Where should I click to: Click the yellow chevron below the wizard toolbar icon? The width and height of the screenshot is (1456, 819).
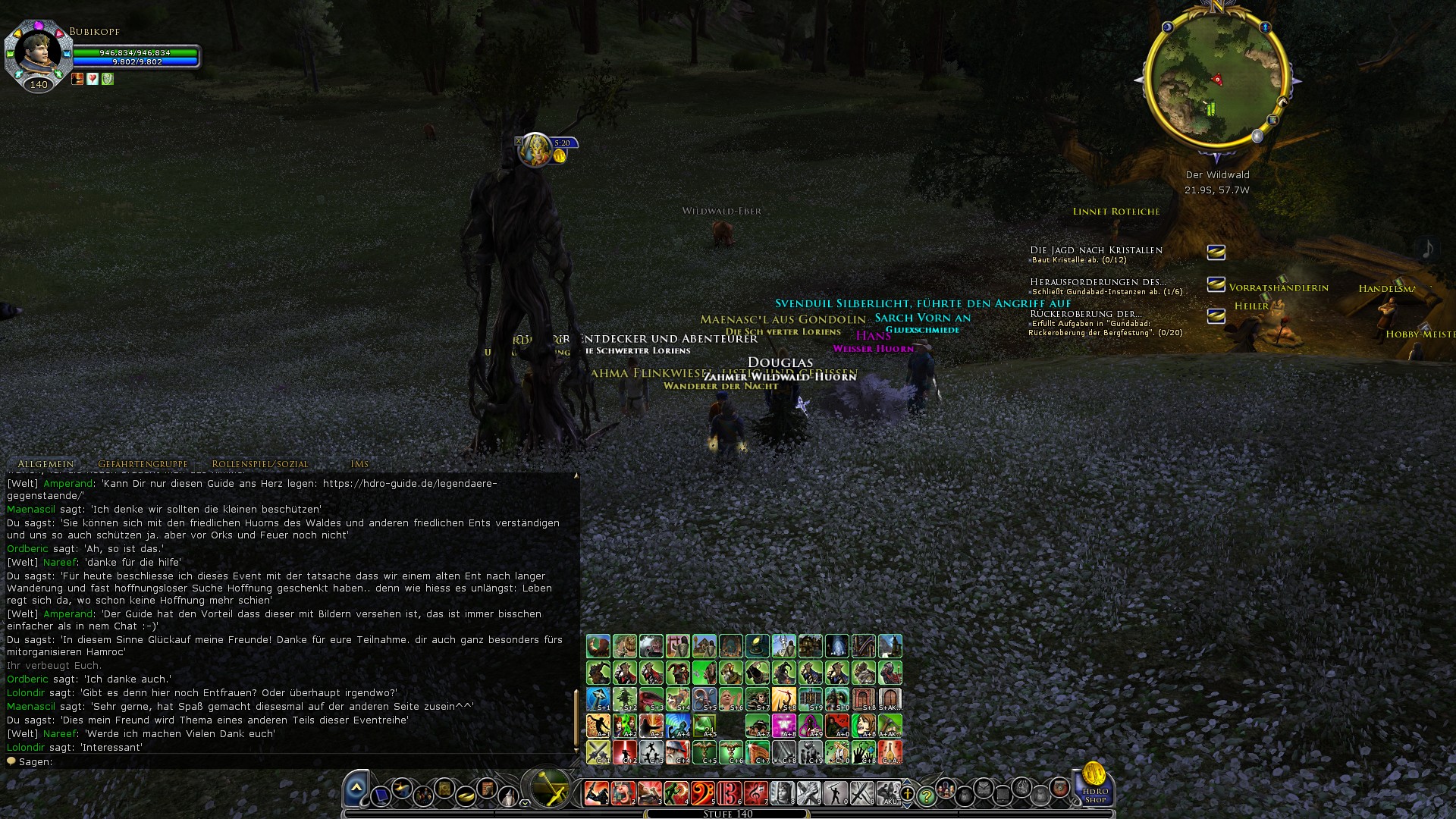[x=525, y=804]
